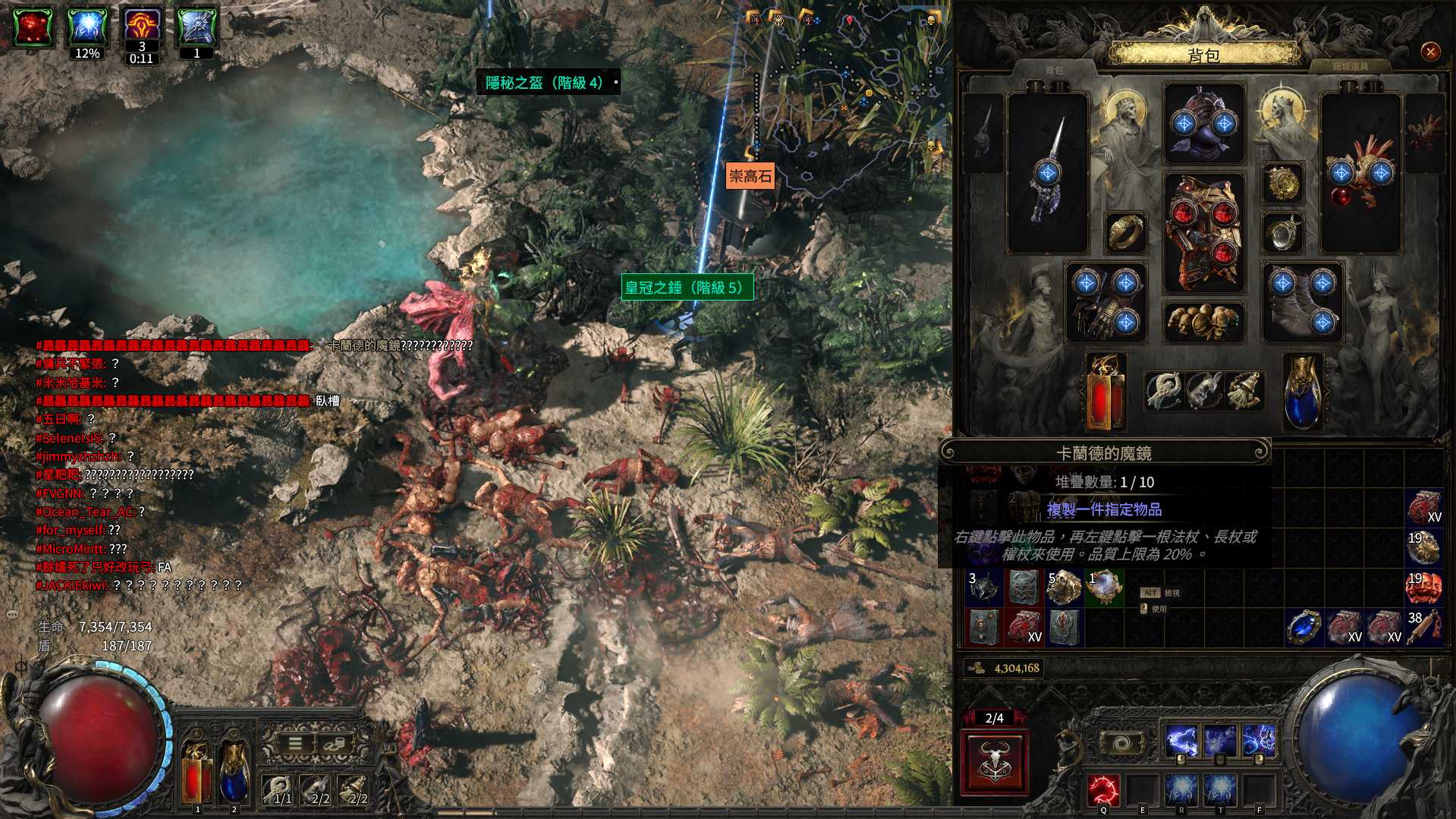Activate the red thorned ring skill
The image size is (1456, 819).
click(x=1103, y=790)
